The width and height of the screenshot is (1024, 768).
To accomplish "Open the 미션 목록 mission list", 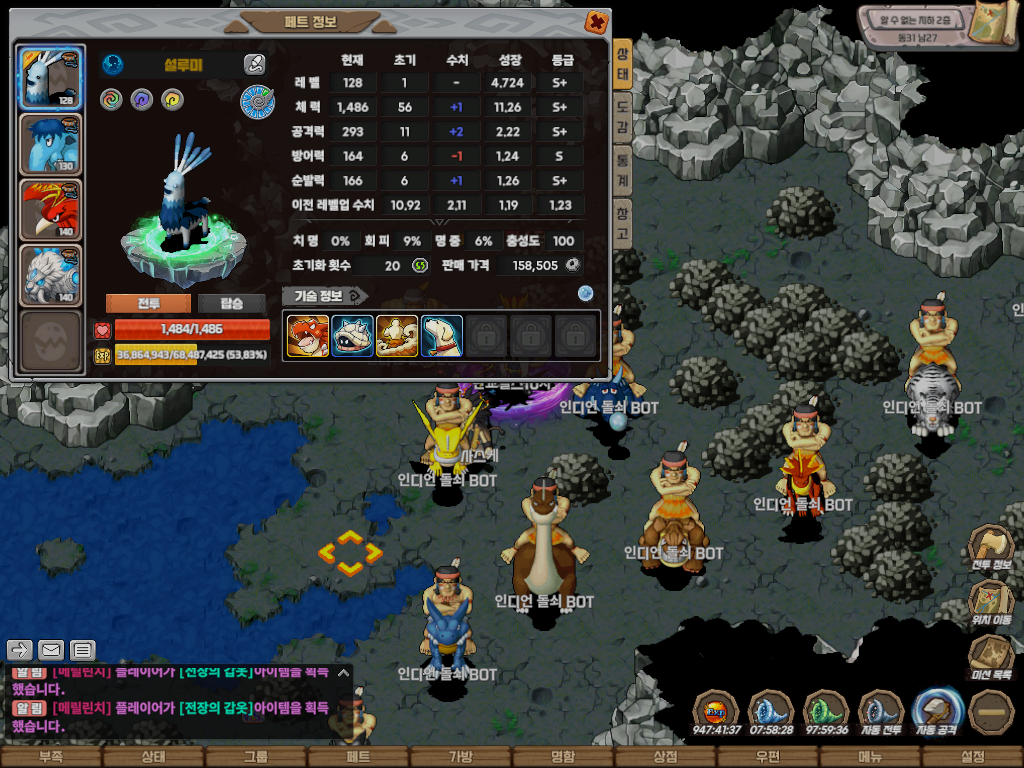I will click(990, 657).
